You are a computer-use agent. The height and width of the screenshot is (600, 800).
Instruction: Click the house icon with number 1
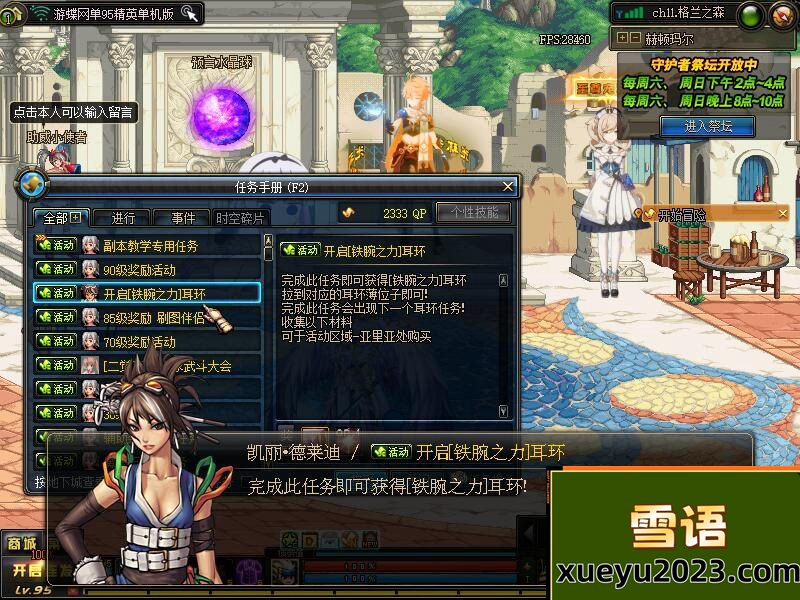click(x=12, y=14)
